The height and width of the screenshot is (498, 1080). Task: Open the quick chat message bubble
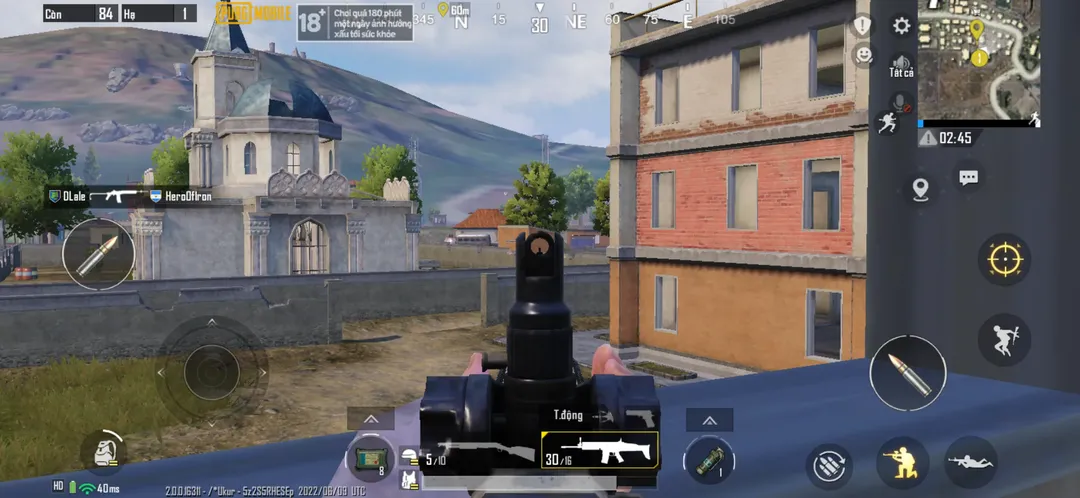coord(968,178)
